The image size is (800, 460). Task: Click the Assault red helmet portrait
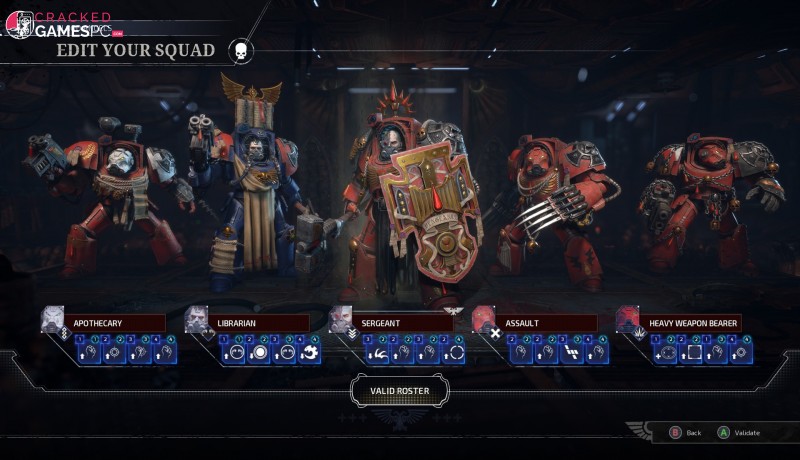pos(484,319)
